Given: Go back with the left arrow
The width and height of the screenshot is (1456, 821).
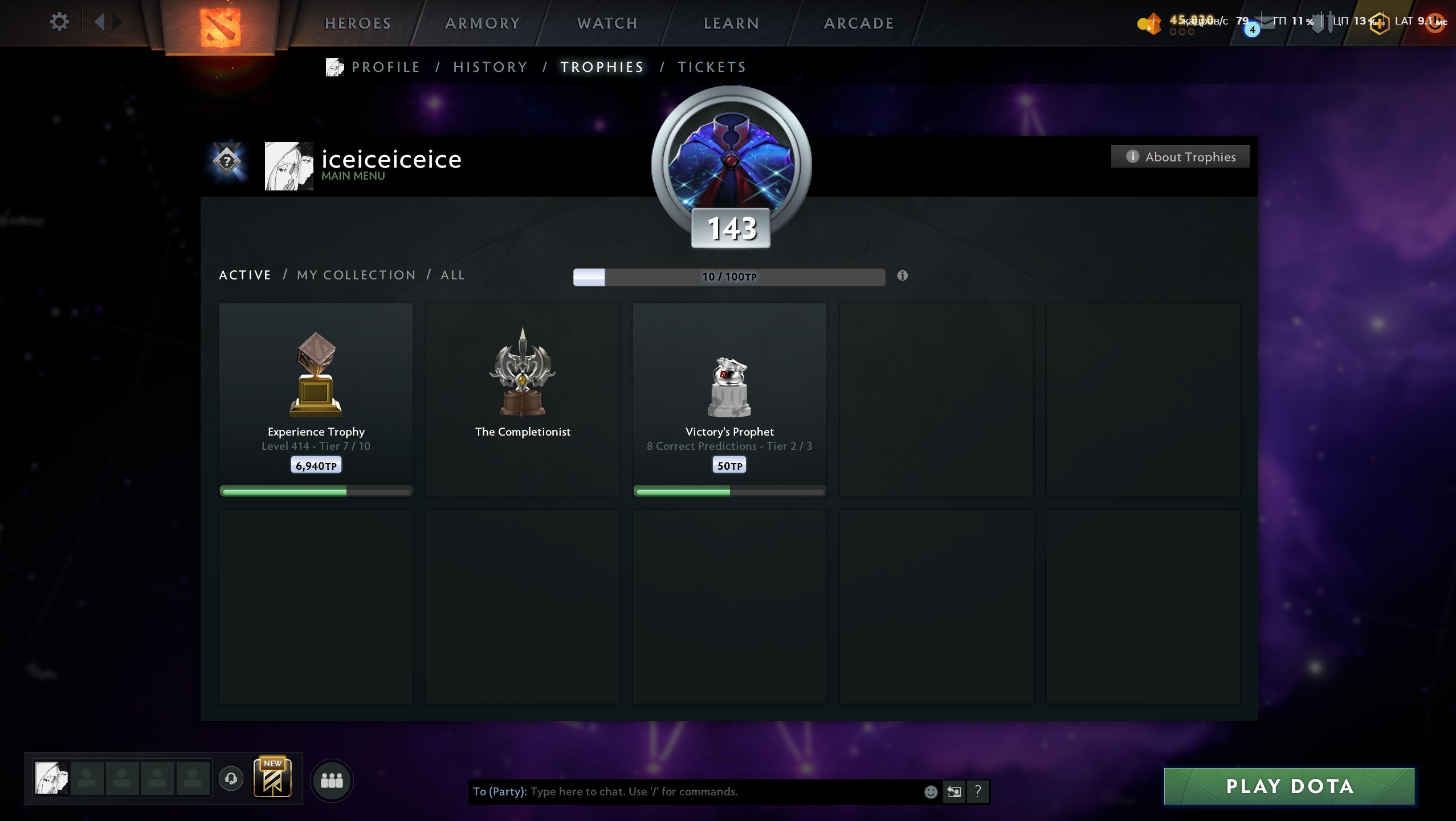Looking at the screenshot, I should (100, 22).
